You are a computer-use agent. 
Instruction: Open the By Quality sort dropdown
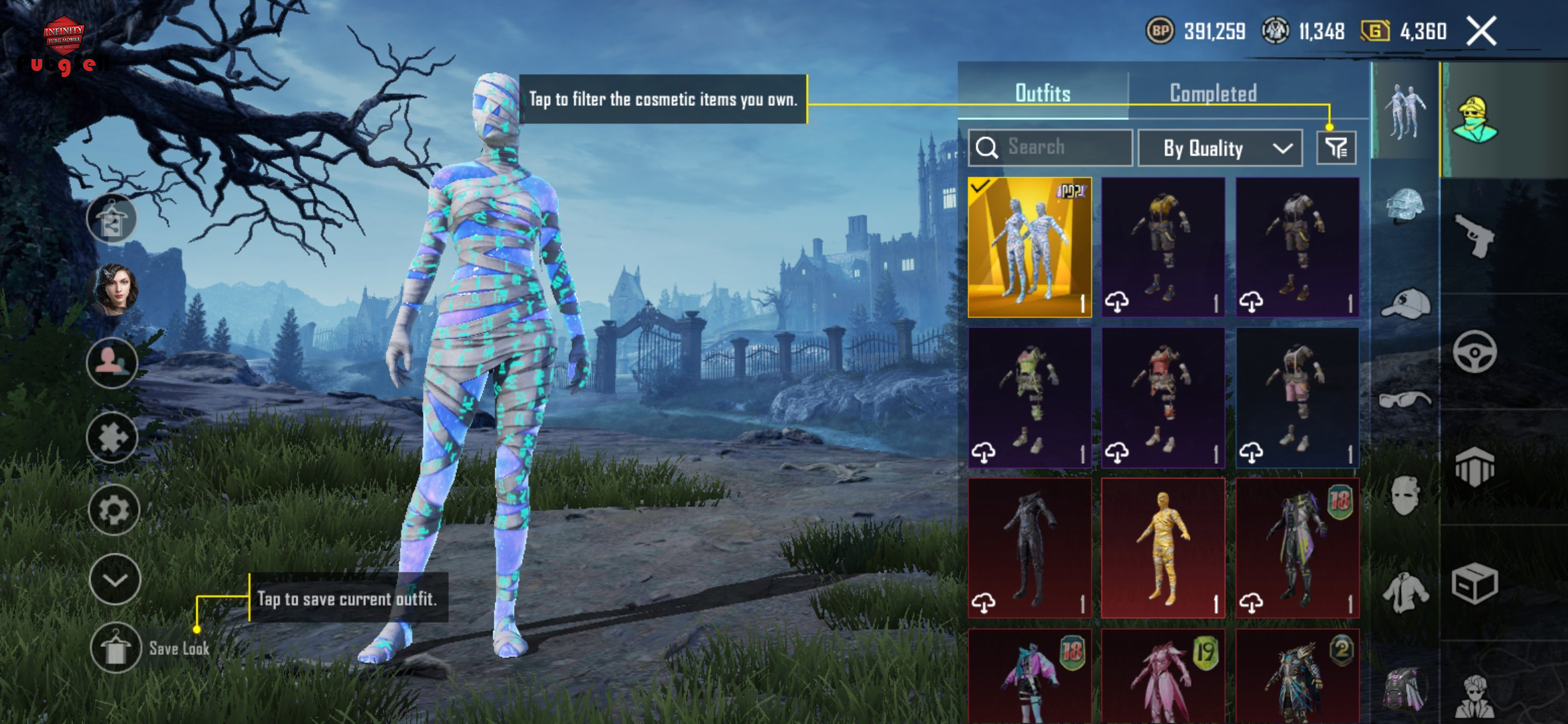click(x=1220, y=148)
